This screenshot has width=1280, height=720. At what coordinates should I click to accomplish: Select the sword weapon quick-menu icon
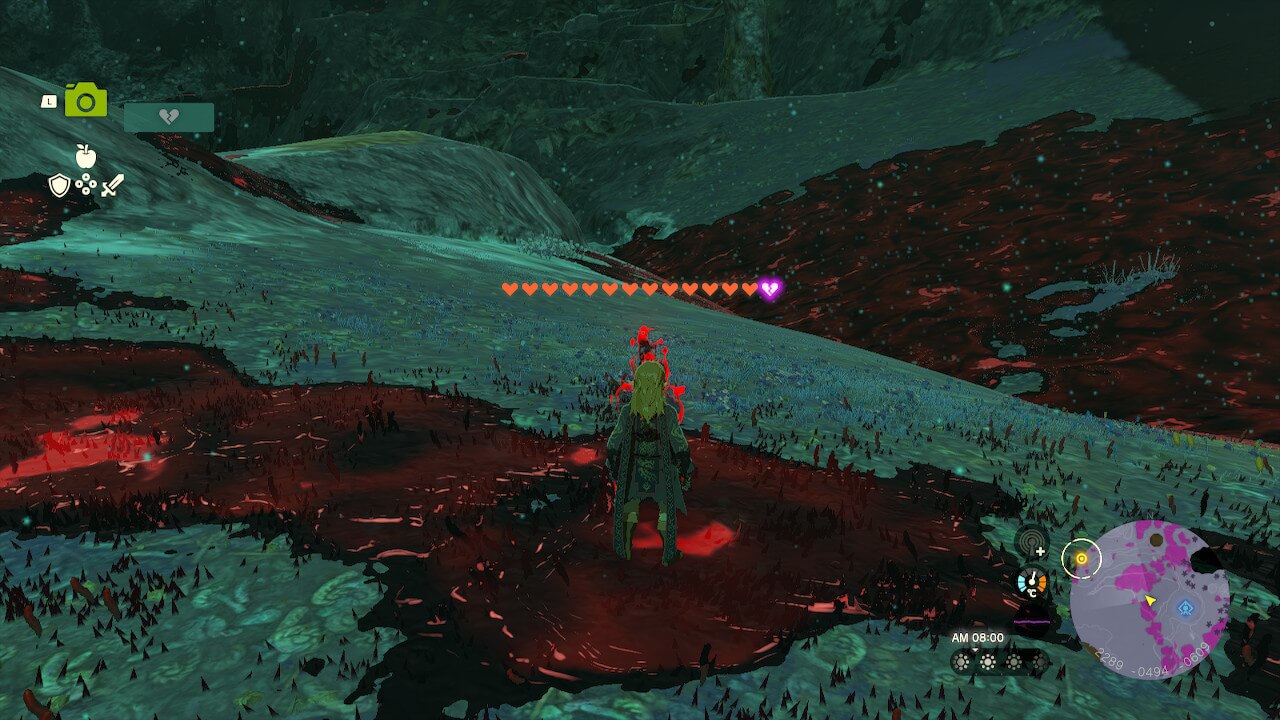(112, 185)
